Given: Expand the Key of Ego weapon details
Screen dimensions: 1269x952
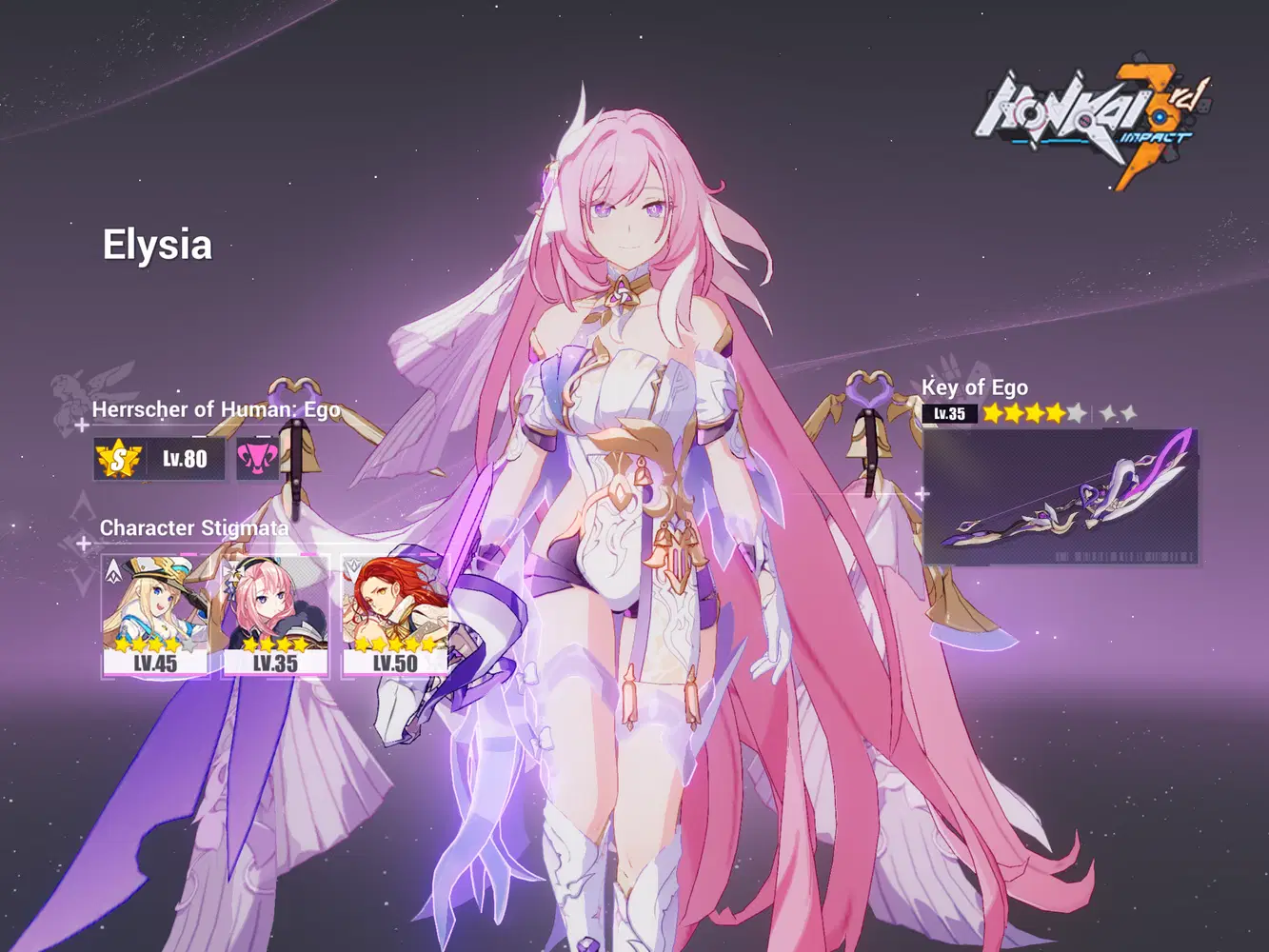Looking at the screenshot, I should point(973,387).
